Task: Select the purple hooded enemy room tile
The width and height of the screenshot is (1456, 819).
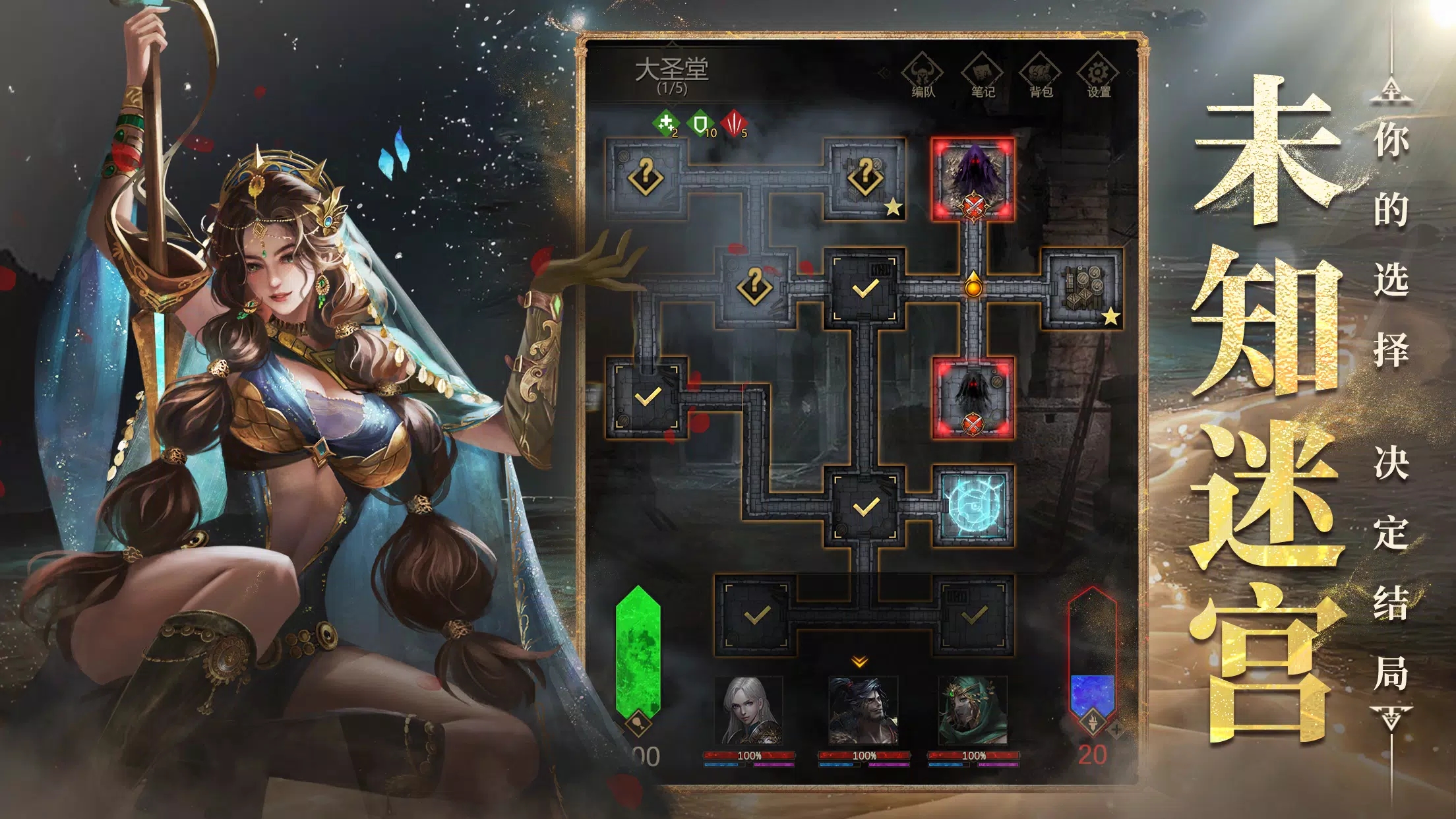Action: pyautogui.click(x=973, y=179)
